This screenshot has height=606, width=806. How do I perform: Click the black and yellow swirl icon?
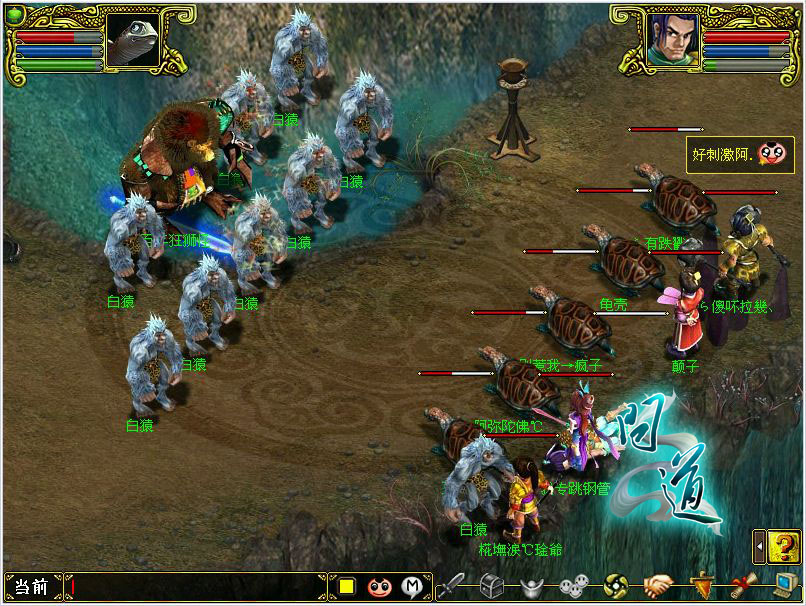coord(617,586)
